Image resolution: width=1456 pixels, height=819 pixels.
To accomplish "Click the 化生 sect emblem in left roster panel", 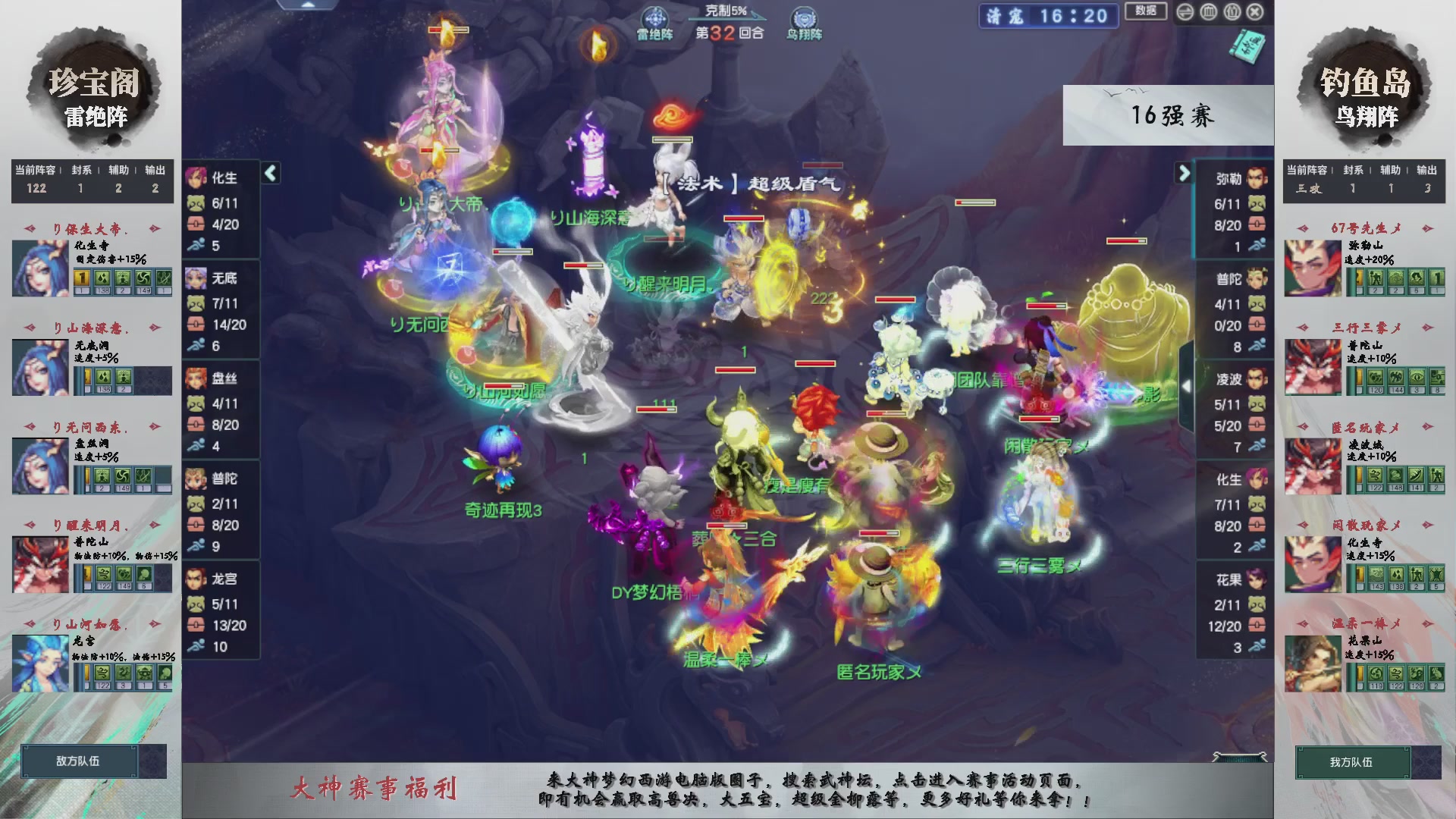I will [196, 176].
